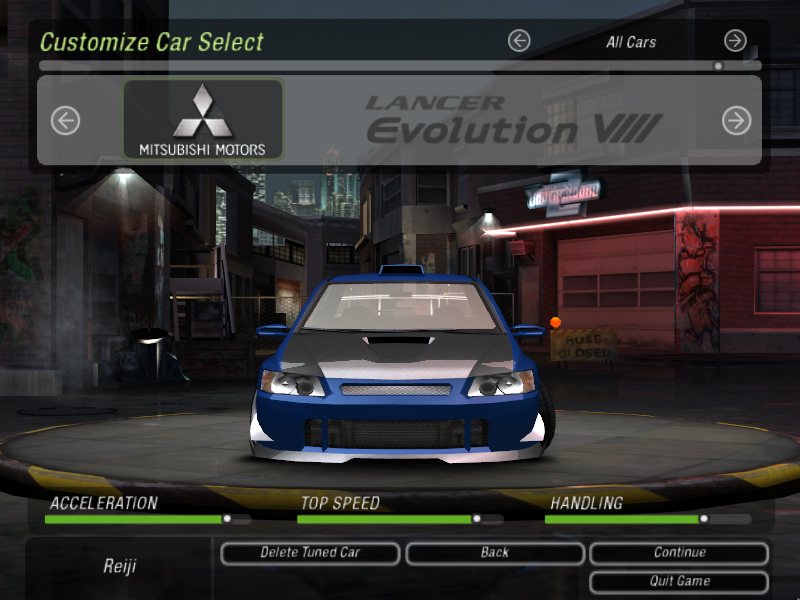This screenshot has width=800, height=600.
Task: Switch car filter using left arrow by All Cars
Action: (518, 41)
